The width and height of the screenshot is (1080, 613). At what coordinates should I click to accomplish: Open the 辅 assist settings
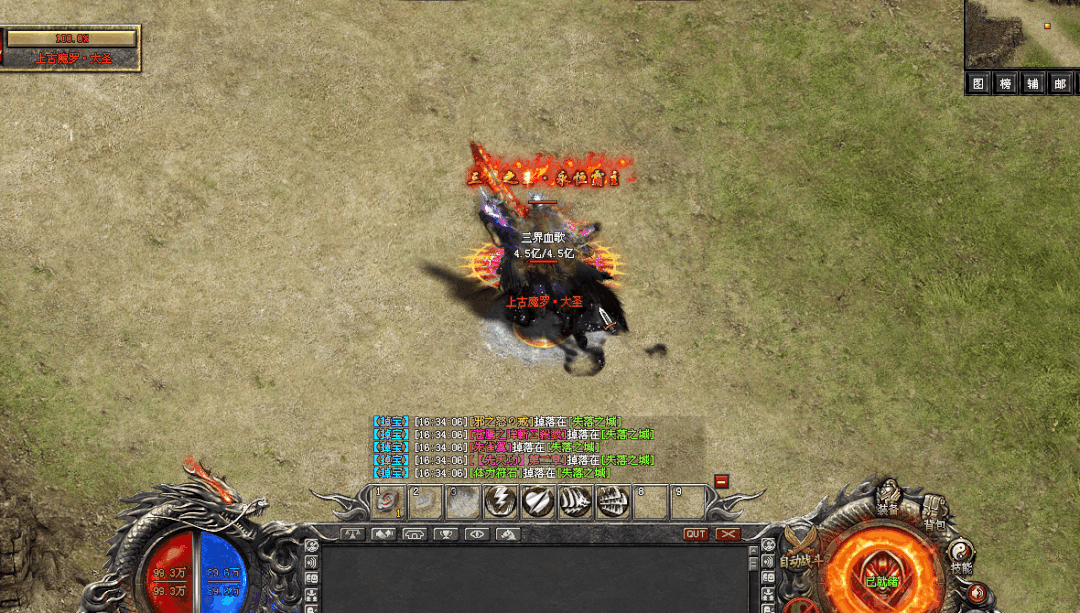tap(1033, 84)
